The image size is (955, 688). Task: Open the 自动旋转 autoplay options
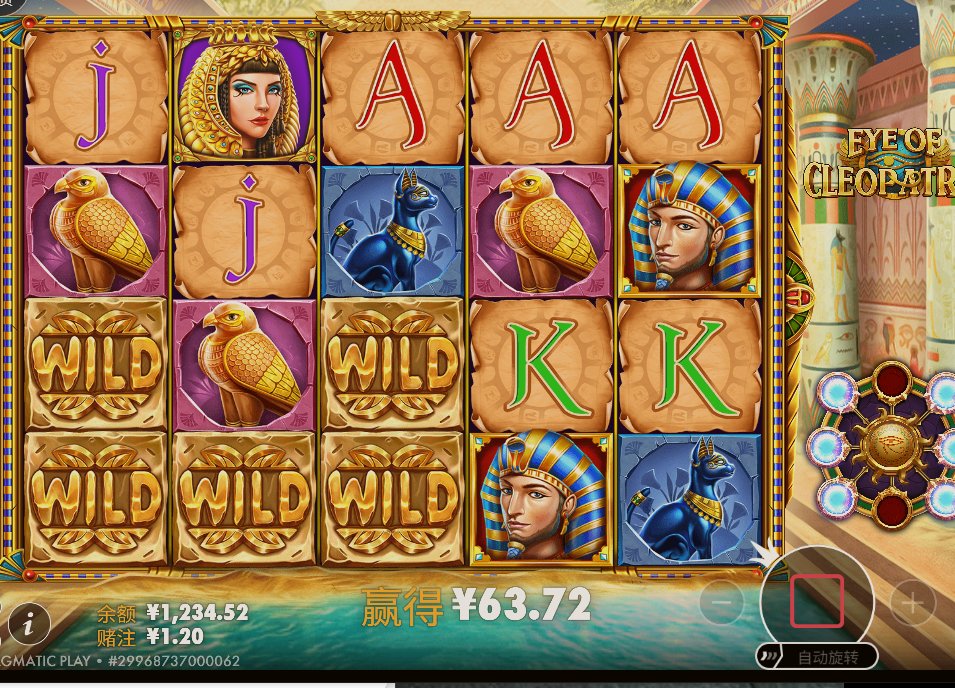817,657
